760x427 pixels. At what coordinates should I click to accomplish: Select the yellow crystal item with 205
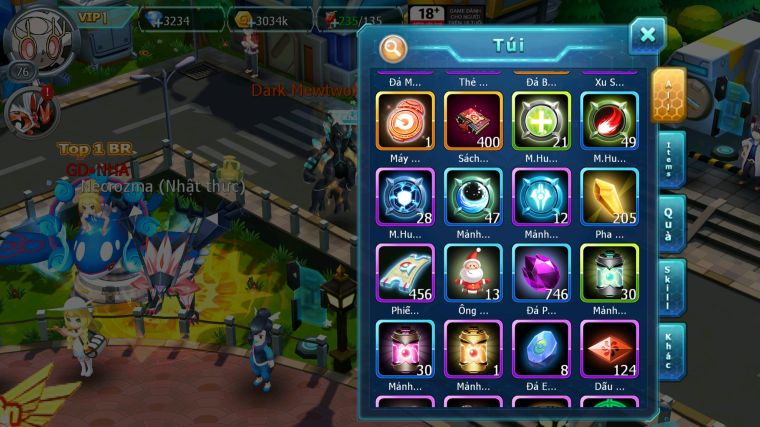(609, 196)
